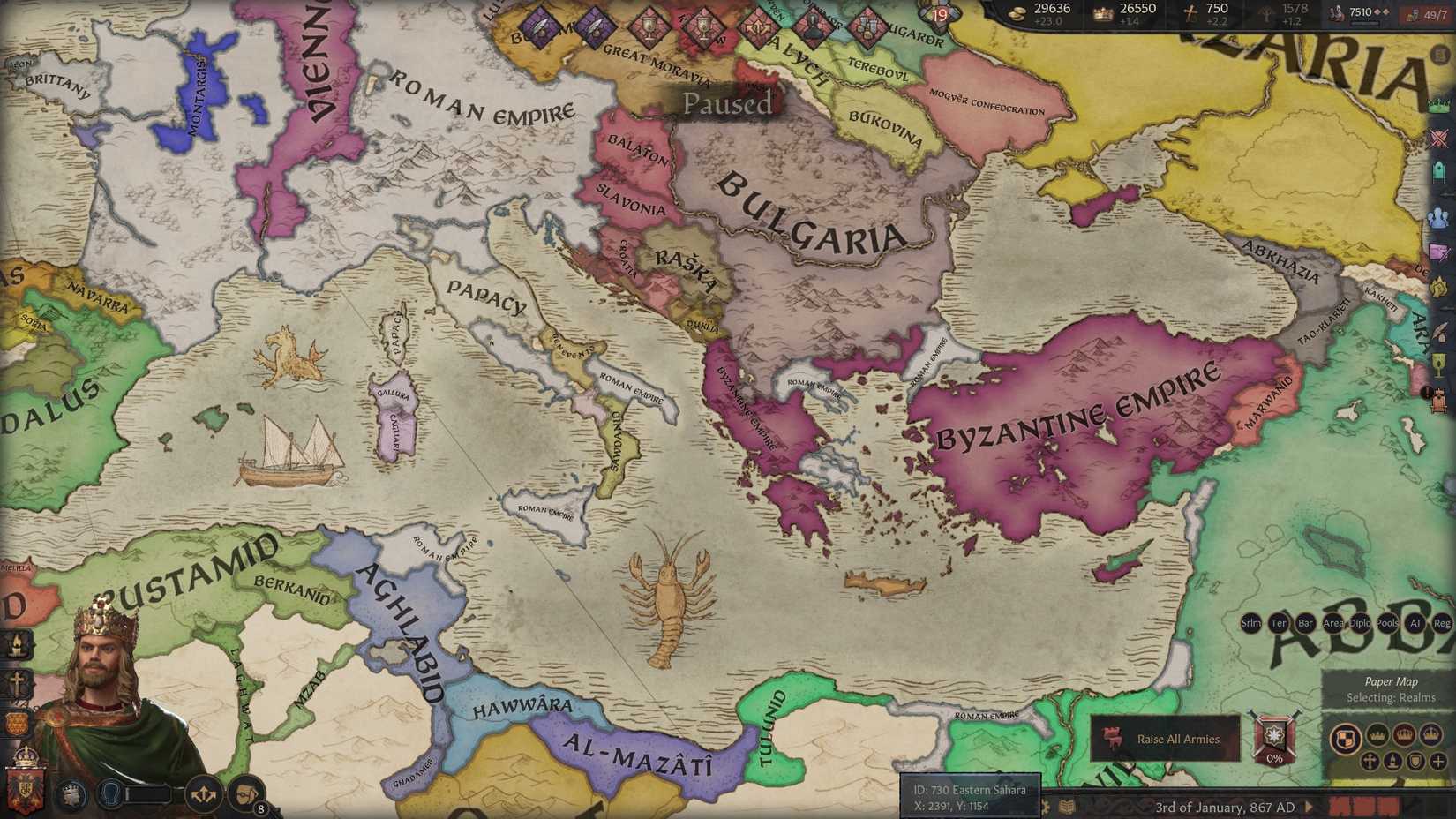Viewport: 1456px width, 819px height.
Task: Enable the Pools map mode
Action: tap(1386, 623)
